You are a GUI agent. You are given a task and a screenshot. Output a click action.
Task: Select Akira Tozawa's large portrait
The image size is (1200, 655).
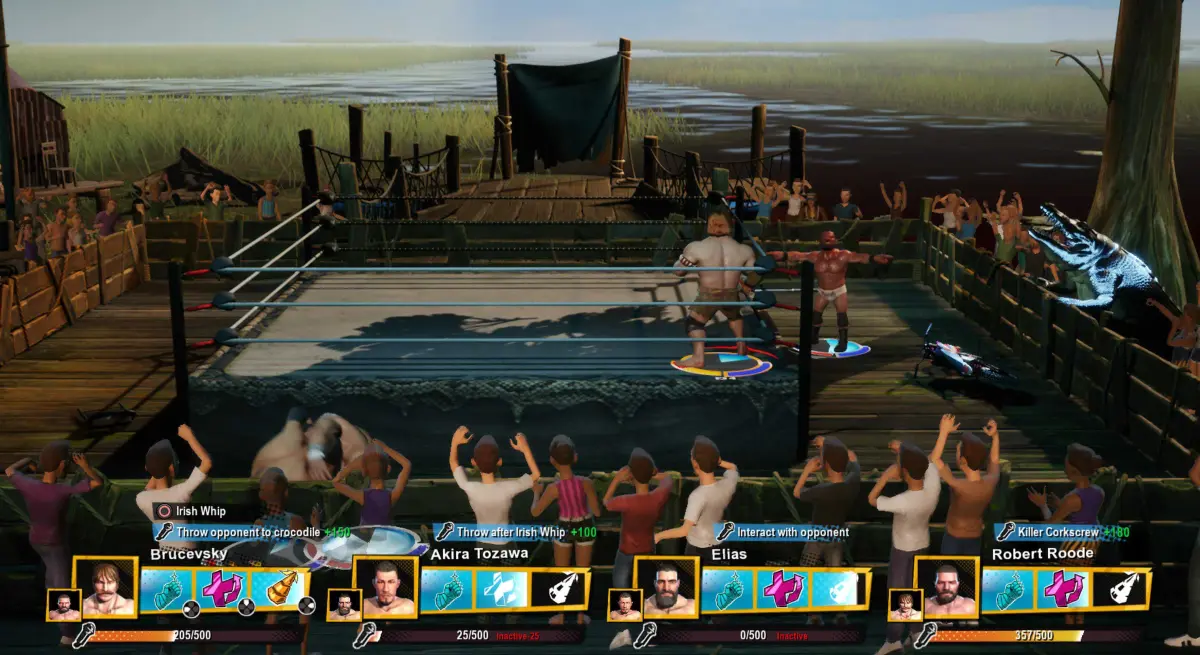(386, 588)
